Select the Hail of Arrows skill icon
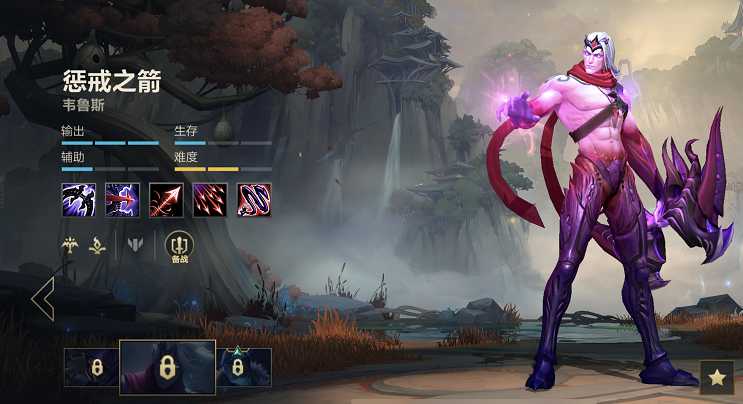Screen dimensions: 743x404 209,200
